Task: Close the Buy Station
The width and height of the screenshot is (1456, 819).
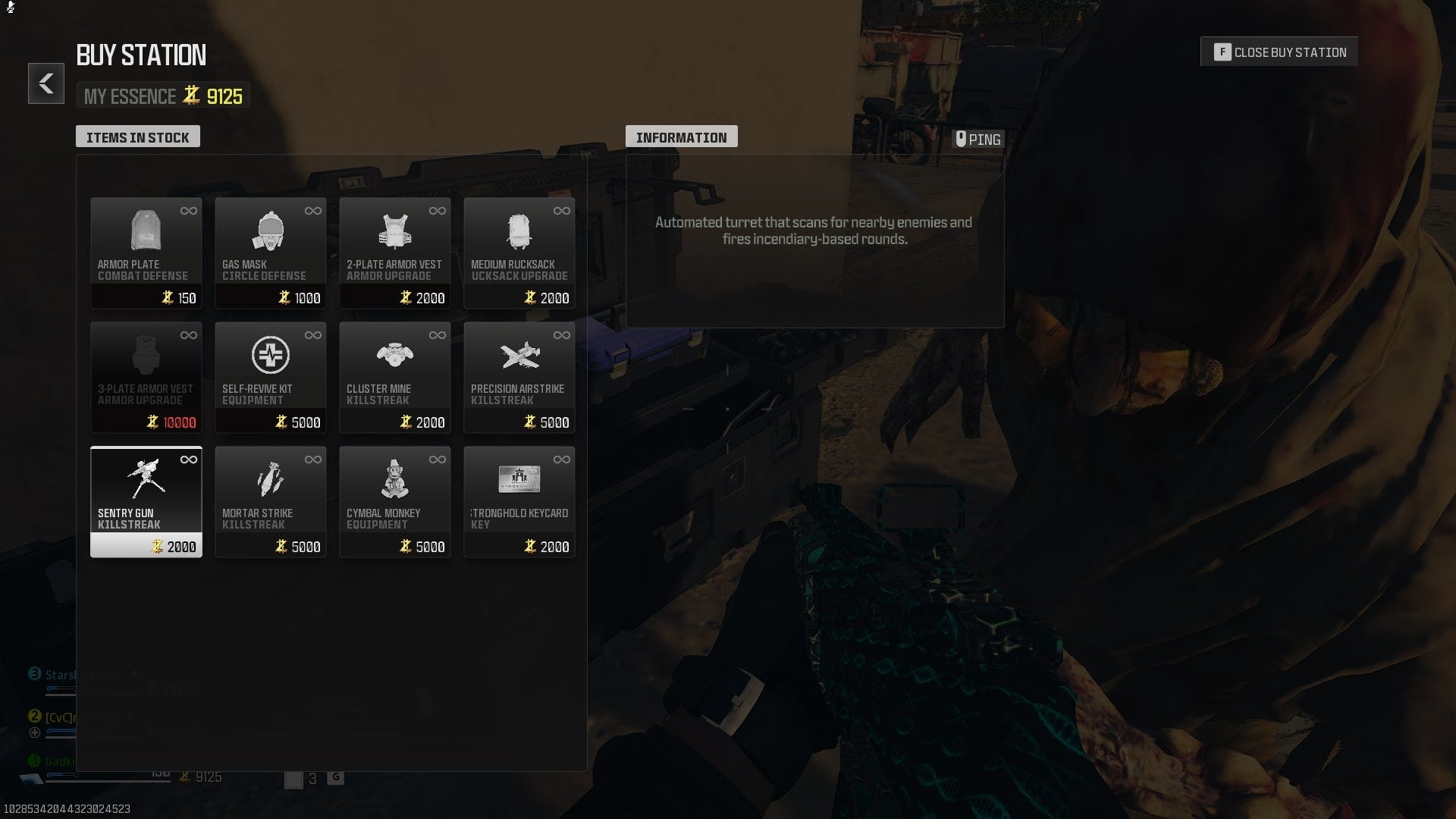Action: (x=1279, y=52)
